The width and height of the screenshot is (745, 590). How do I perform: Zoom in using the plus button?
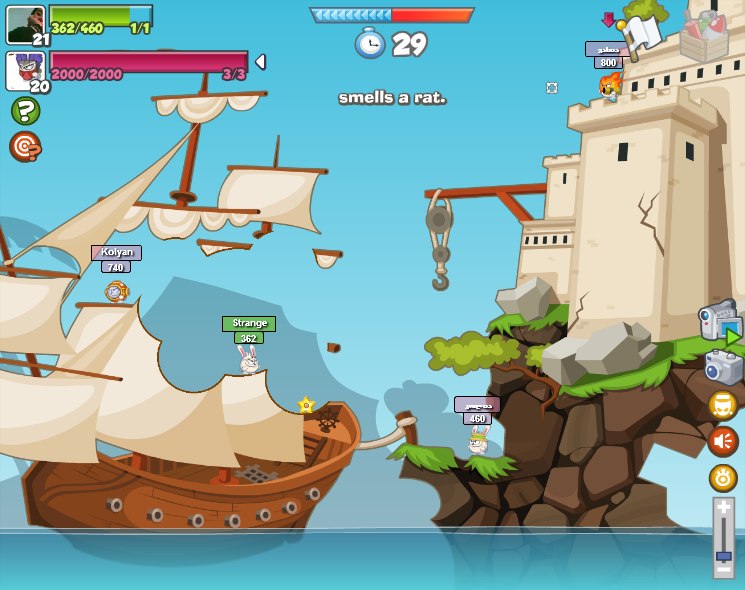click(723, 509)
